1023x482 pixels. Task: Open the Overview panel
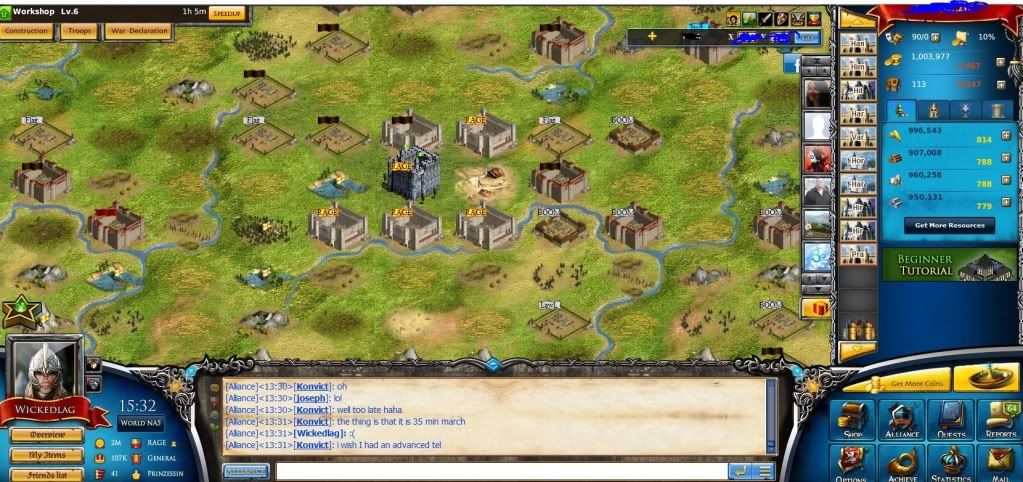[x=47, y=435]
